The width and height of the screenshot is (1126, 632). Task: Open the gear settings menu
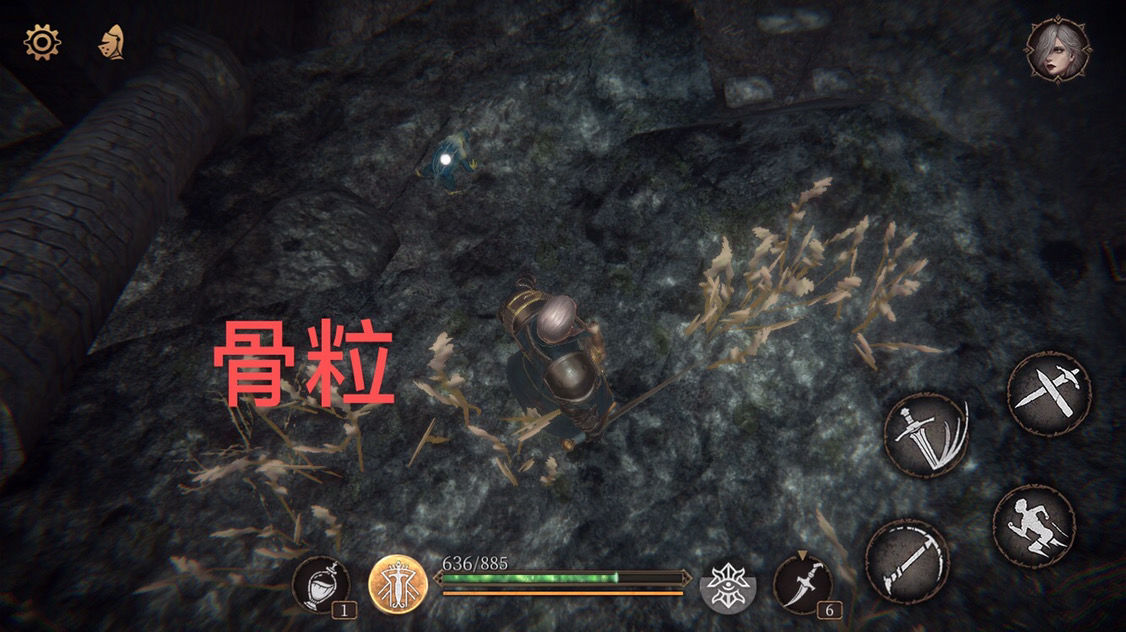tap(42, 42)
